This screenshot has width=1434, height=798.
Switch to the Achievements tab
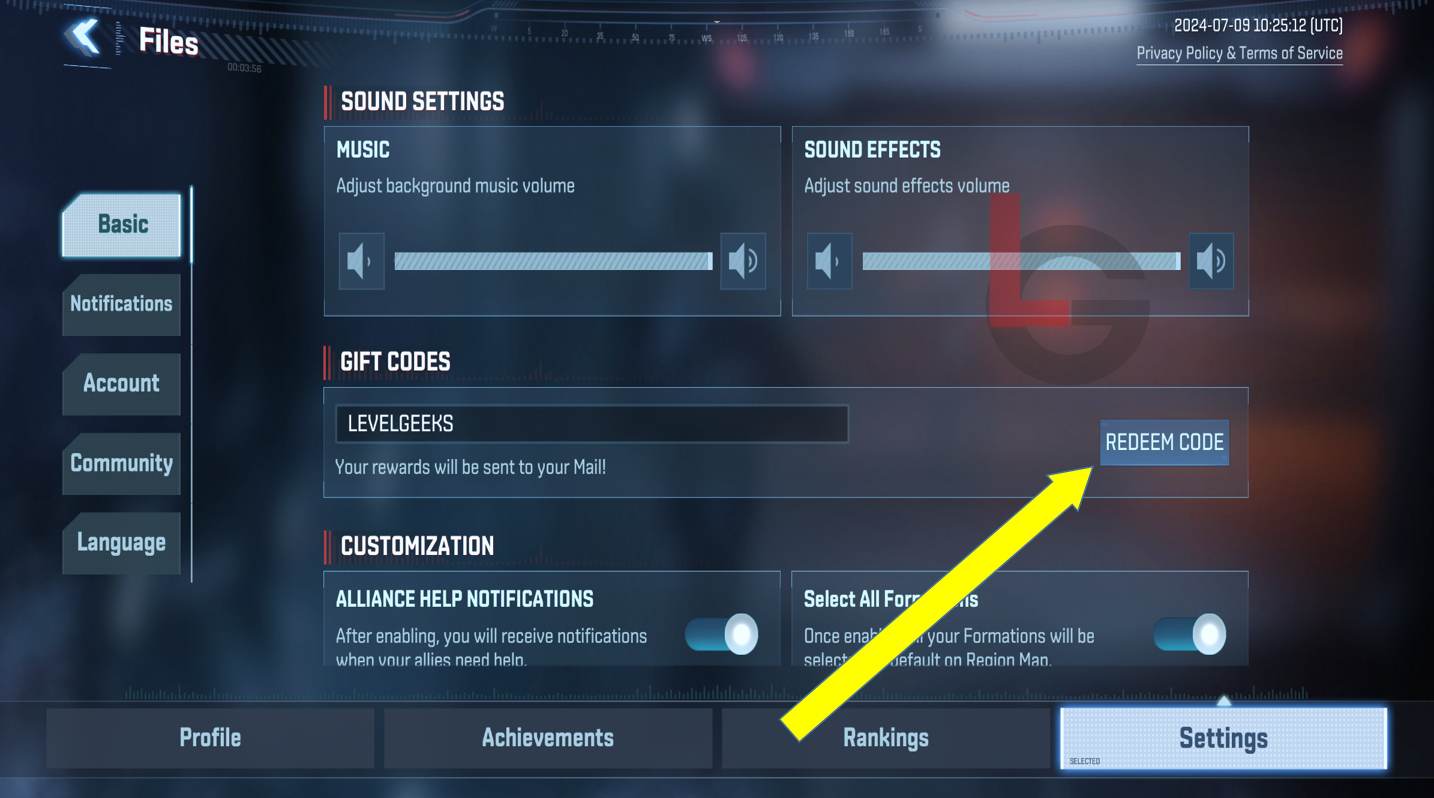547,737
